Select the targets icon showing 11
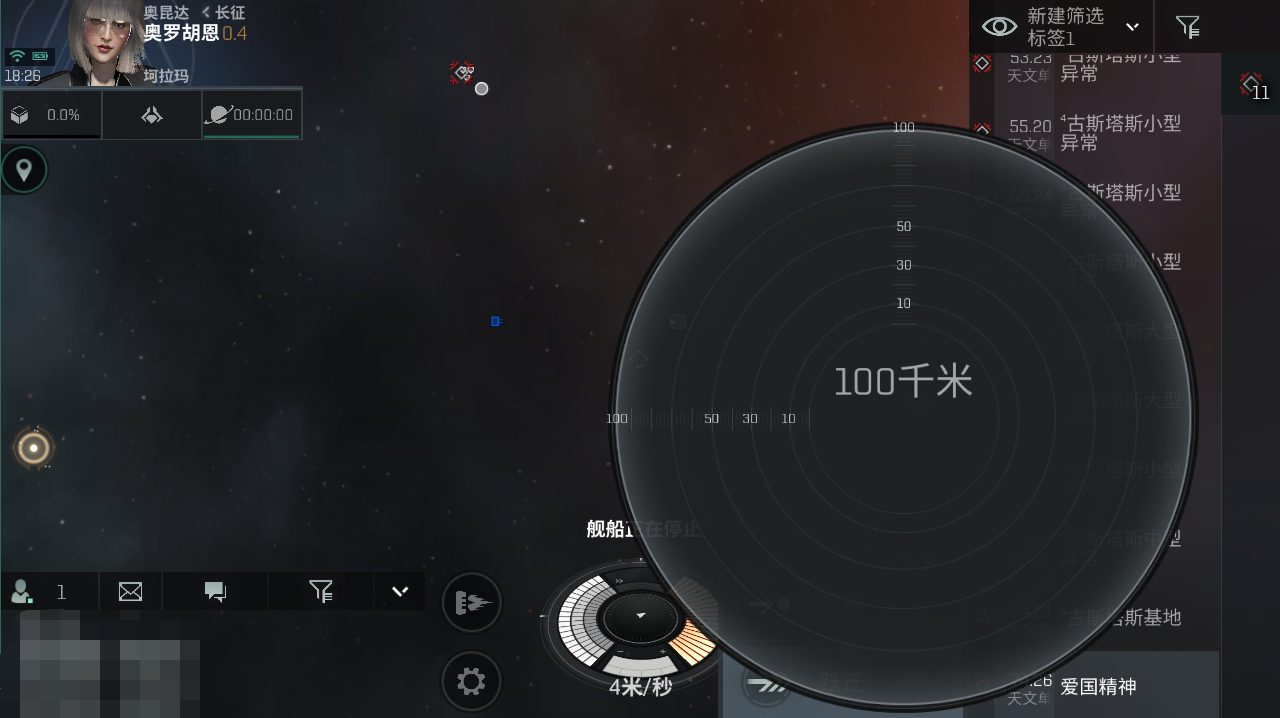Viewport: 1280px width, 718px height. [x=1251, y=87]
